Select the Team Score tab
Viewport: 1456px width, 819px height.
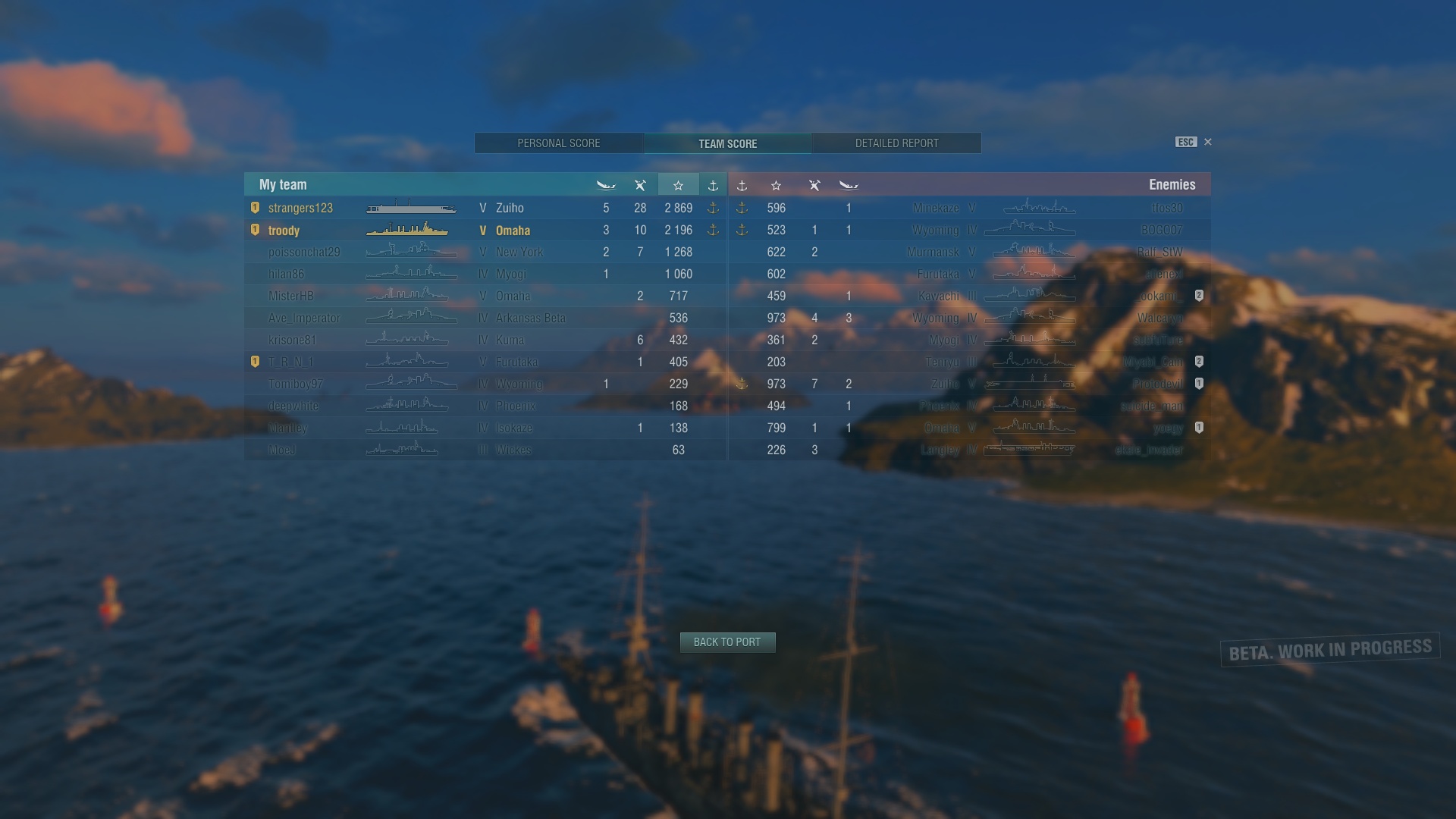click(727, 143)
